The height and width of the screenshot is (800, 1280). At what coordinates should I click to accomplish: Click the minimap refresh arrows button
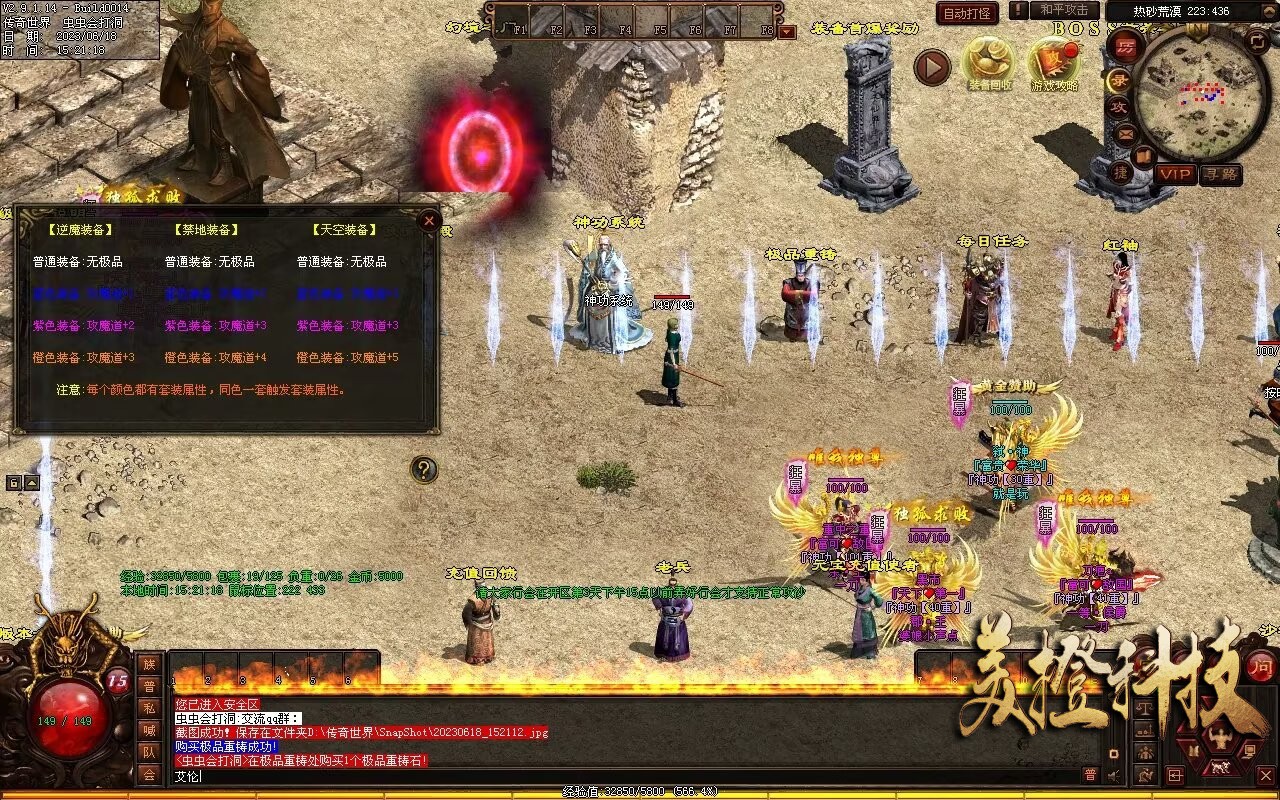click(1258, 41)
